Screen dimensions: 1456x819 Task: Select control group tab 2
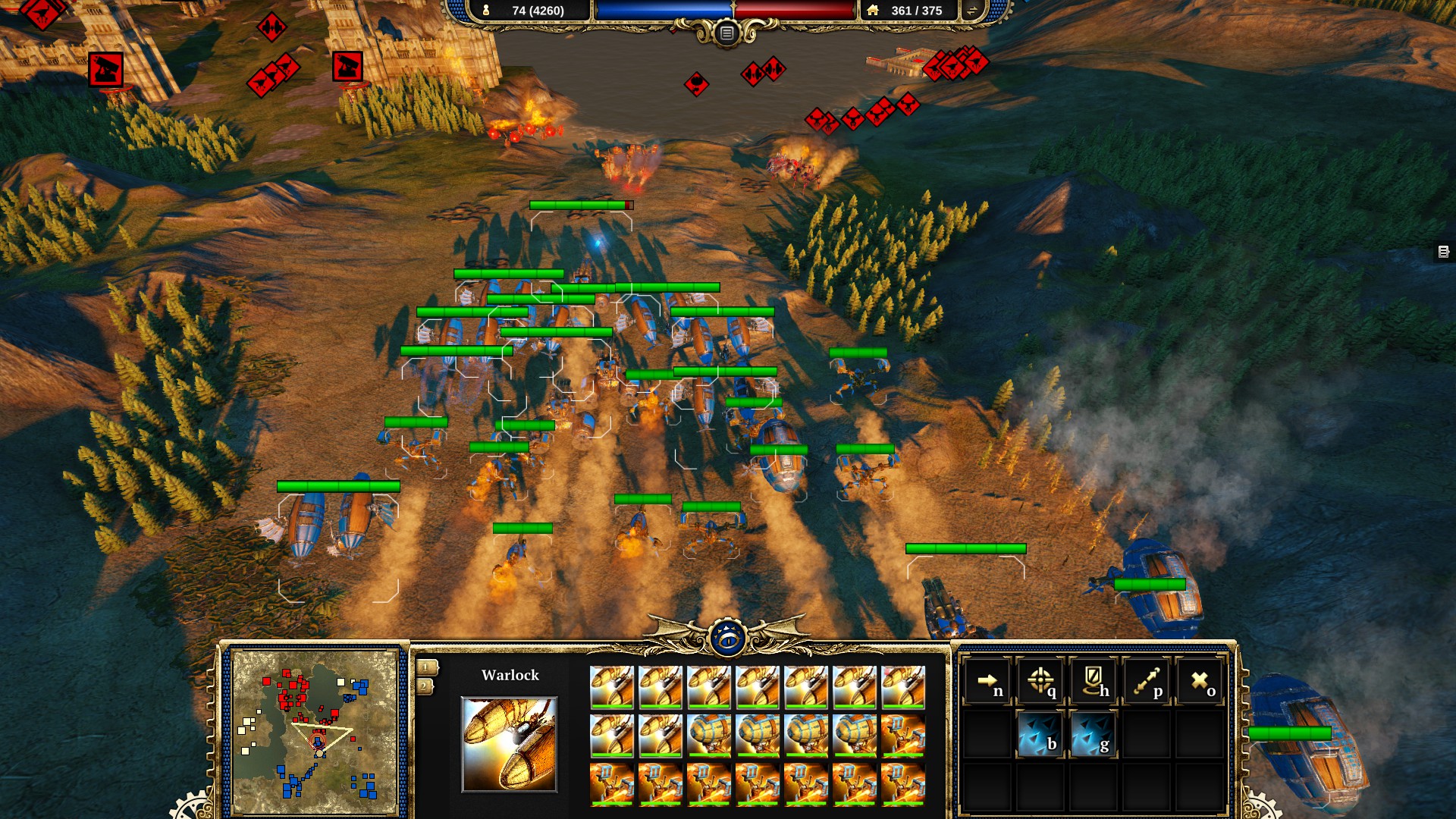pyautogui.click(x=425, y=686)
